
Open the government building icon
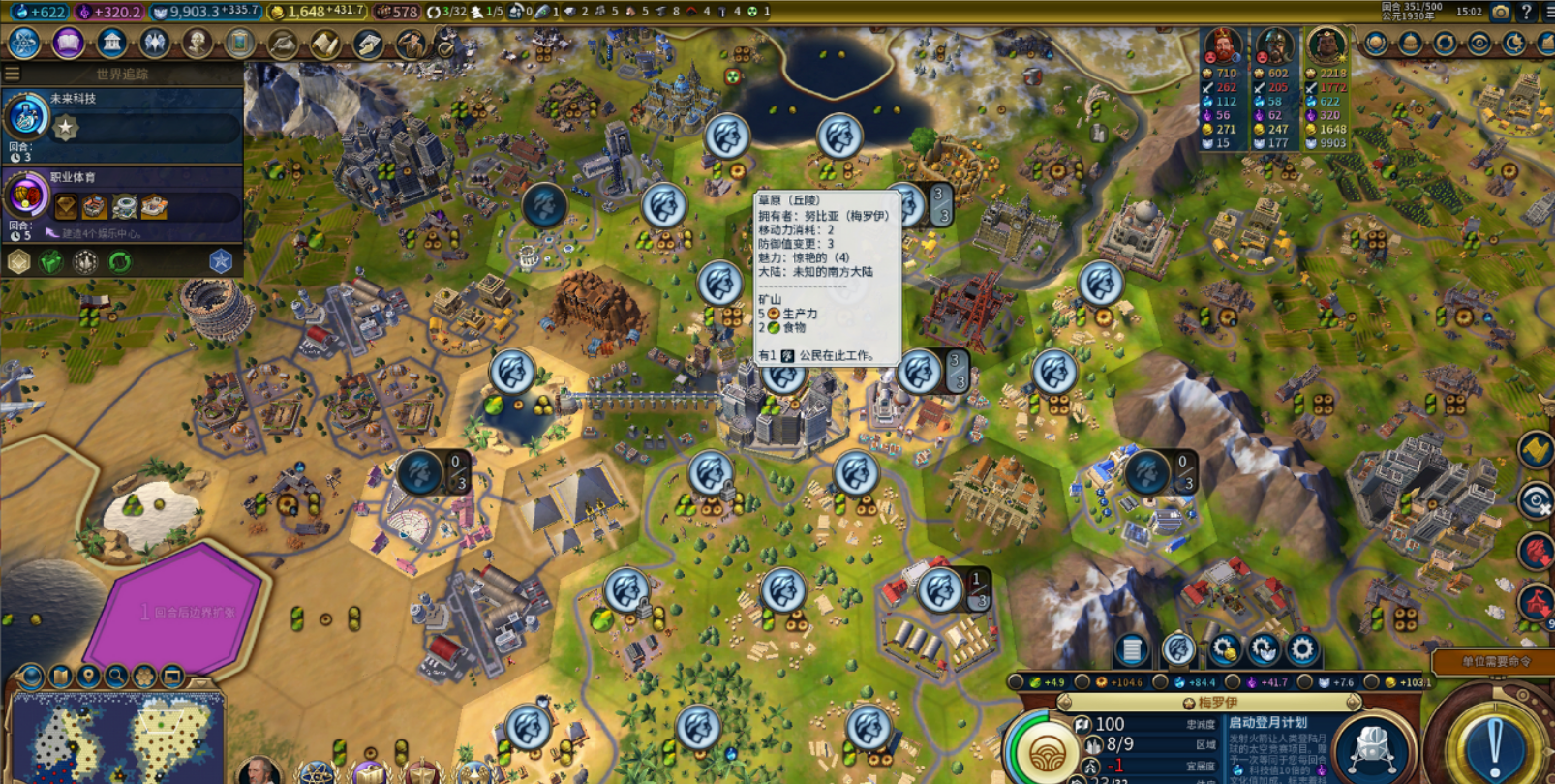111,44
